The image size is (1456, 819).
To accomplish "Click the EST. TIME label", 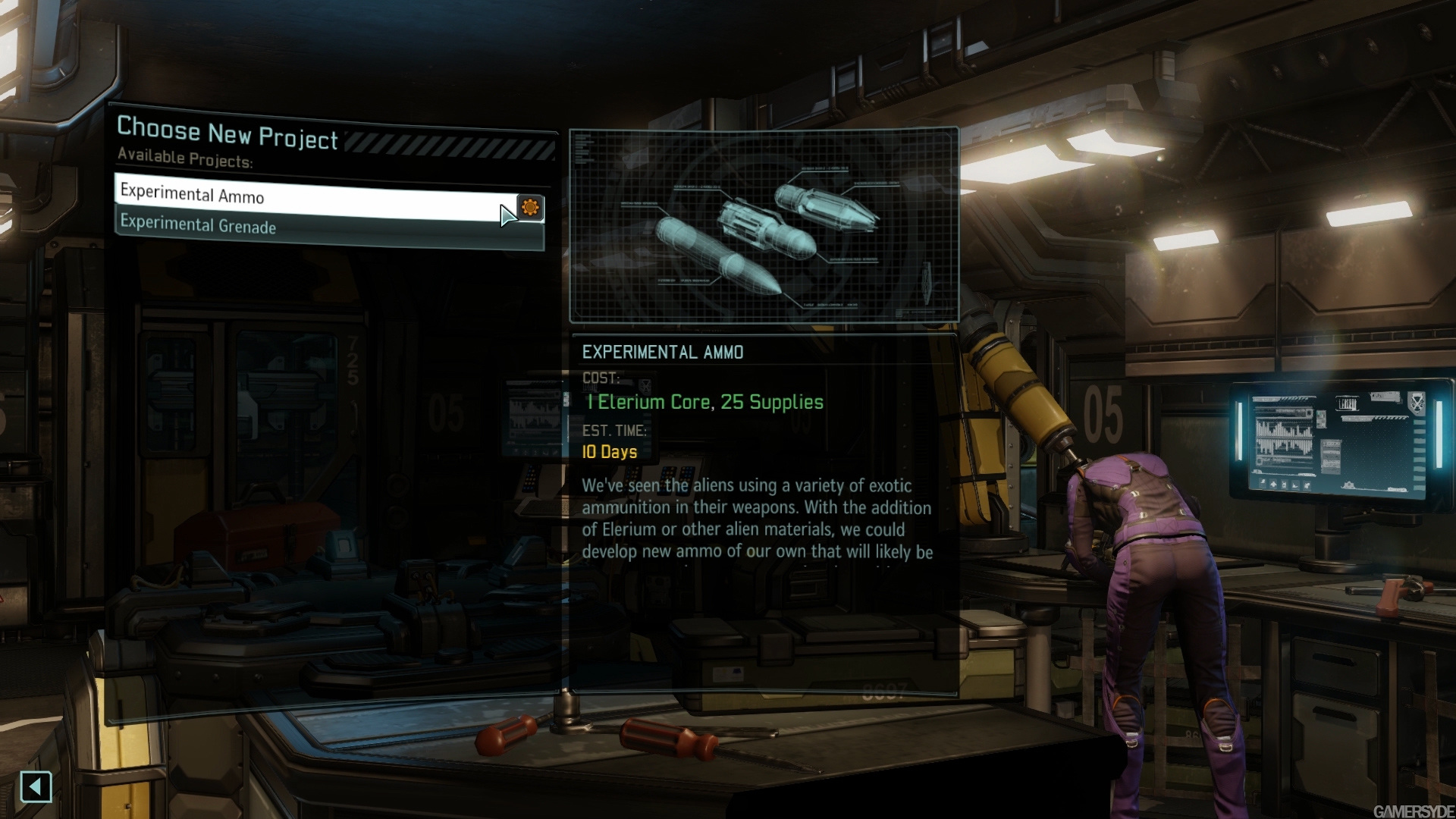I will 613,431.
